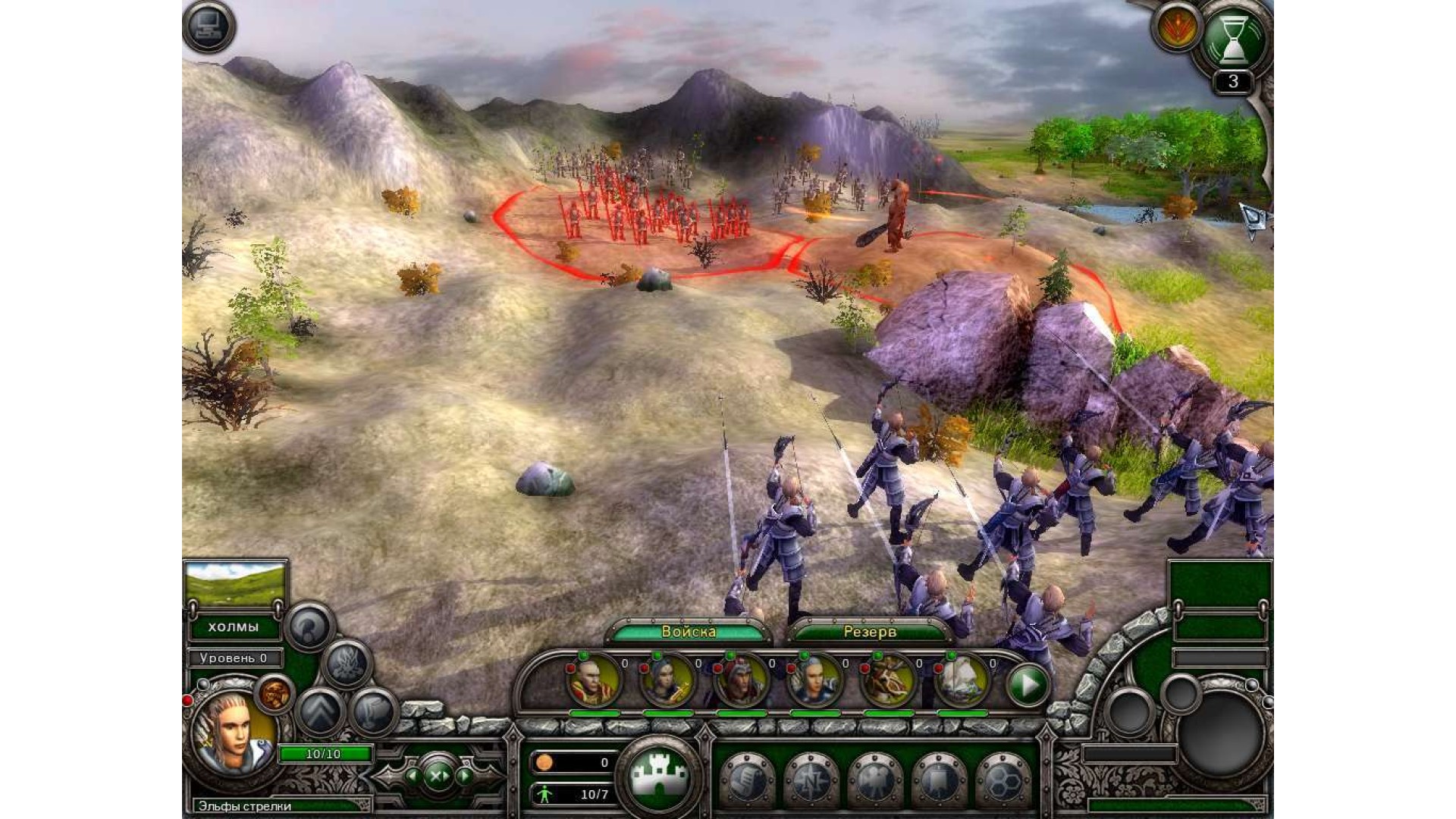Click the compass N button
Image resolution: width=1456 pixels, height=819 pixels.
[811, 781]
